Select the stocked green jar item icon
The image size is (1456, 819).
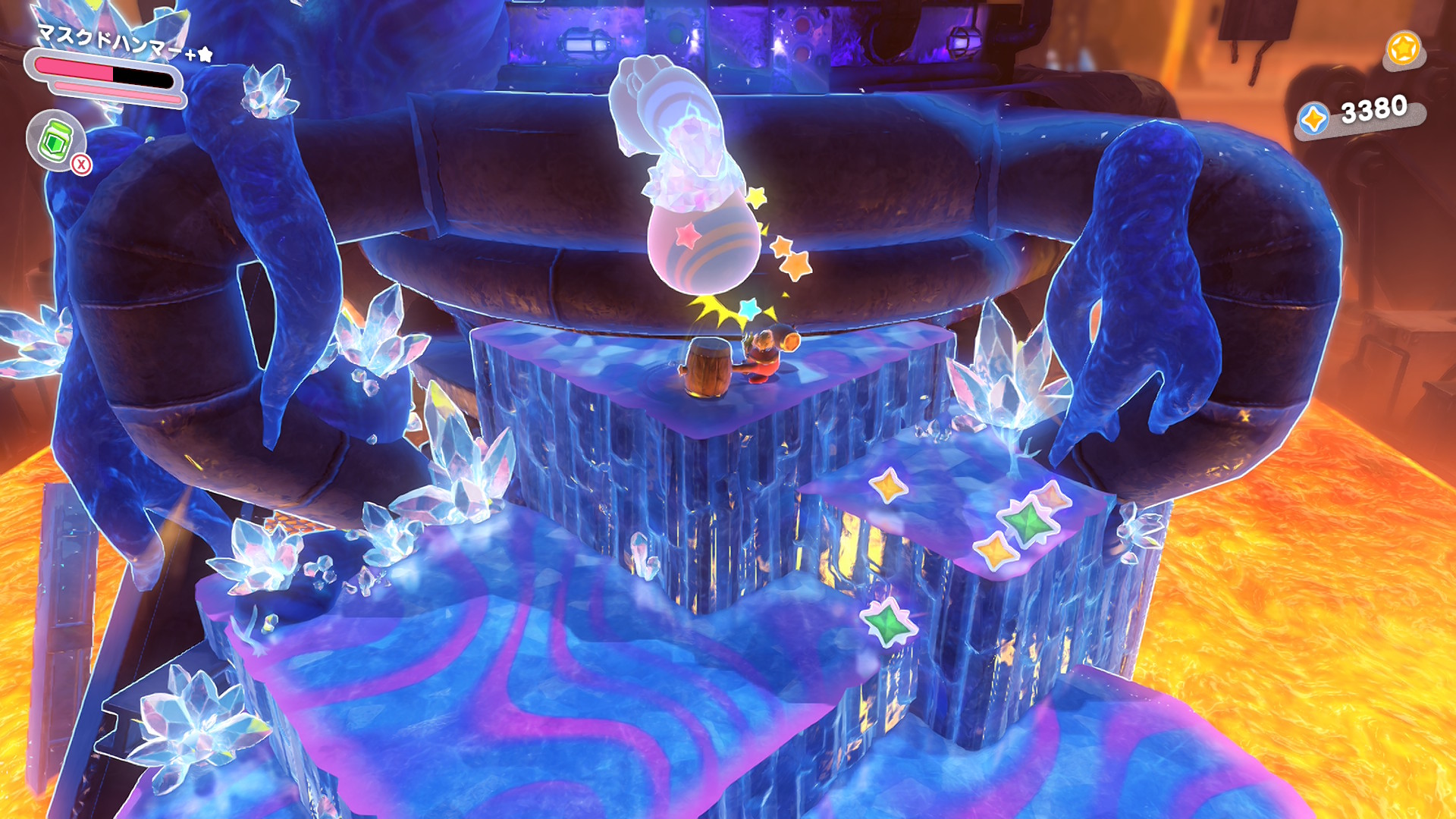[55, 140]
